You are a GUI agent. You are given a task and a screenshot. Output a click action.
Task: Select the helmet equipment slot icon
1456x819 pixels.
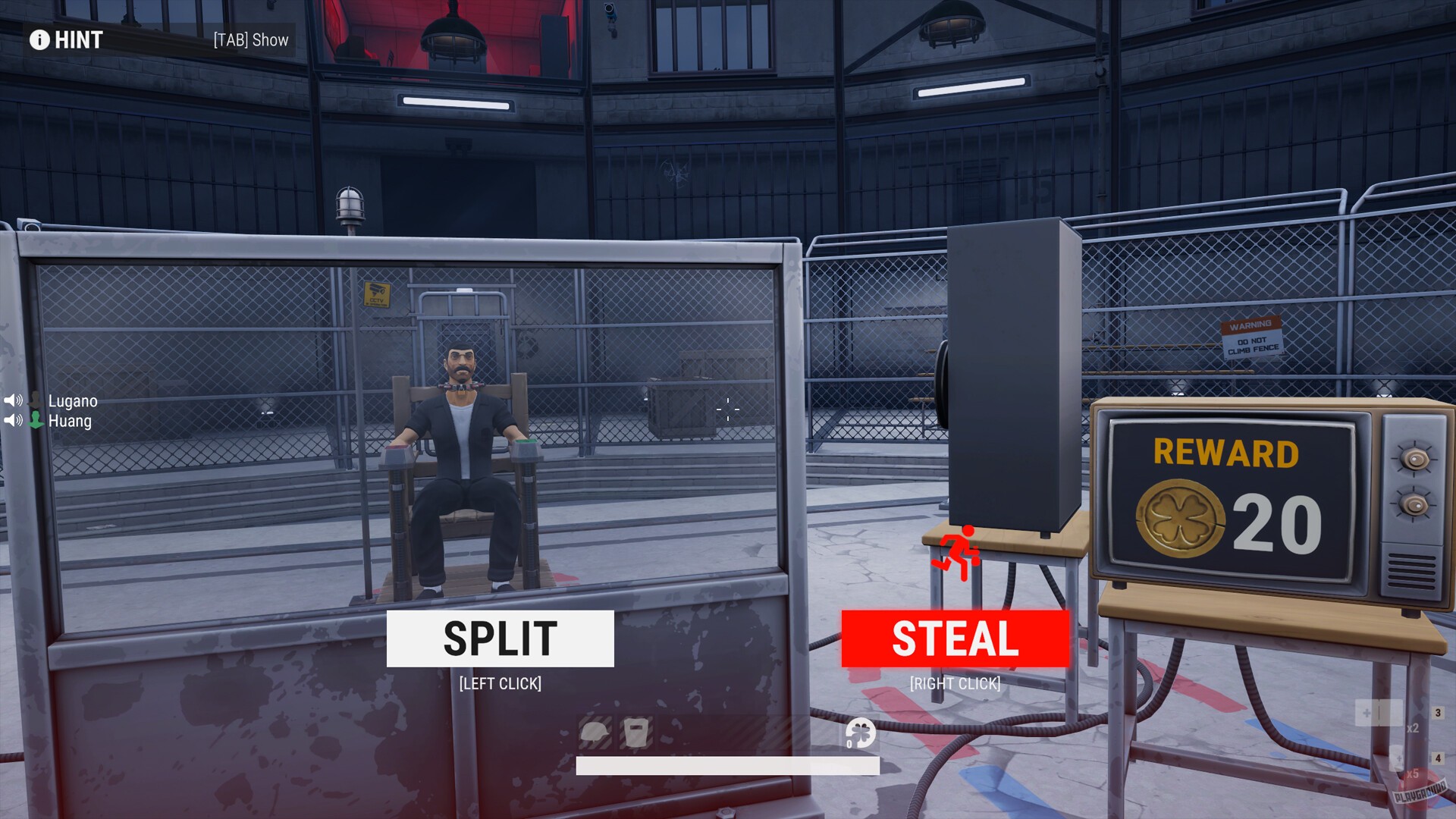tap(596, 733)
